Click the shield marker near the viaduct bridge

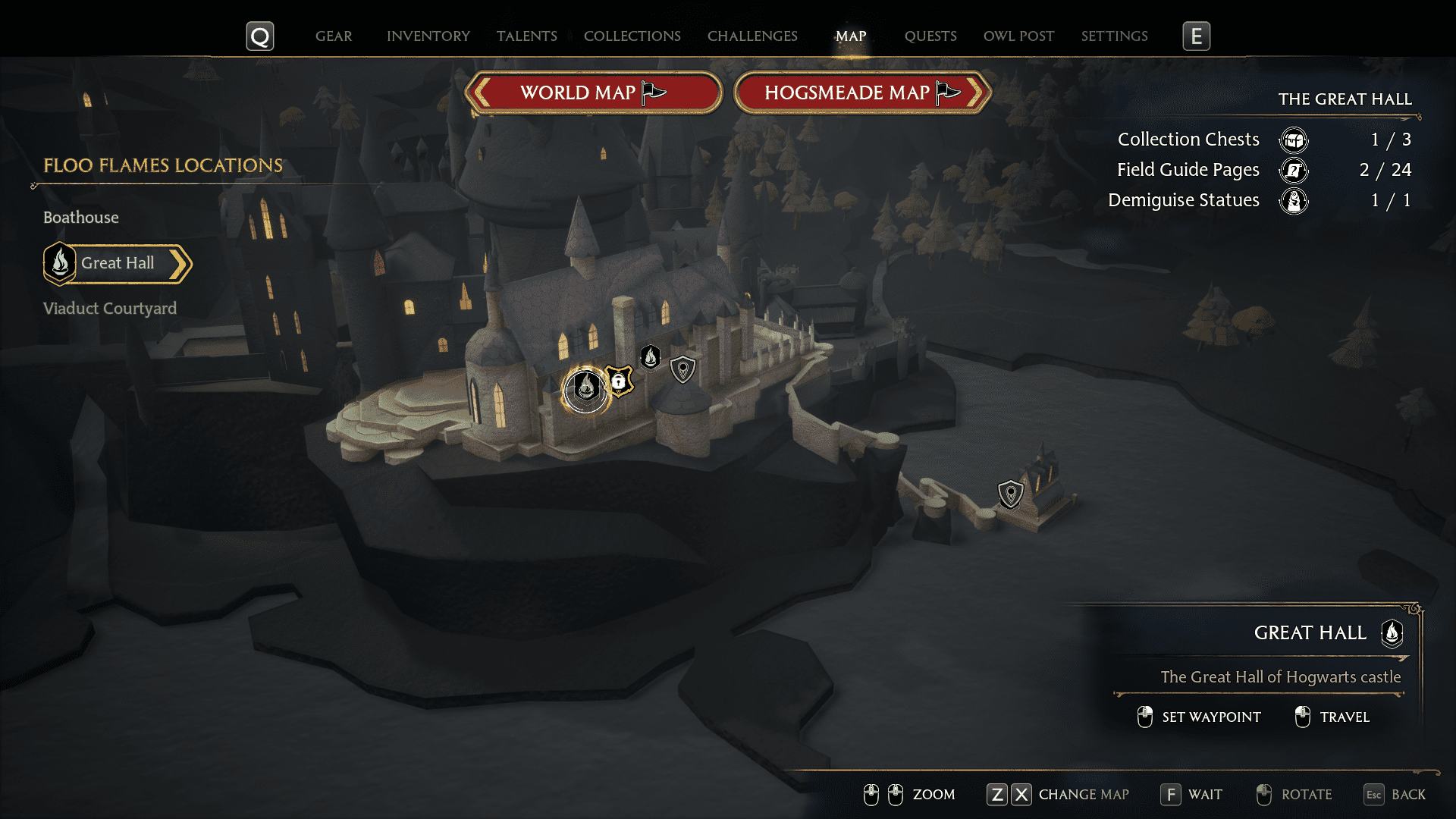(1011, 493)
